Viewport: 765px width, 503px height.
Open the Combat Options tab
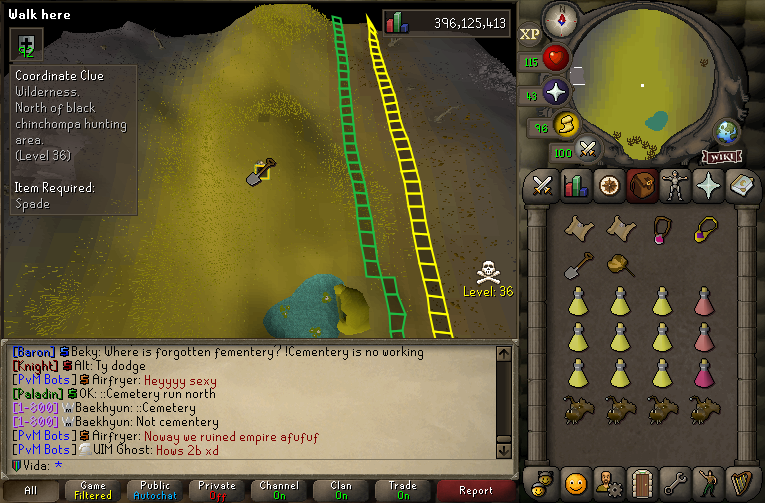click(x=542, y=185)
